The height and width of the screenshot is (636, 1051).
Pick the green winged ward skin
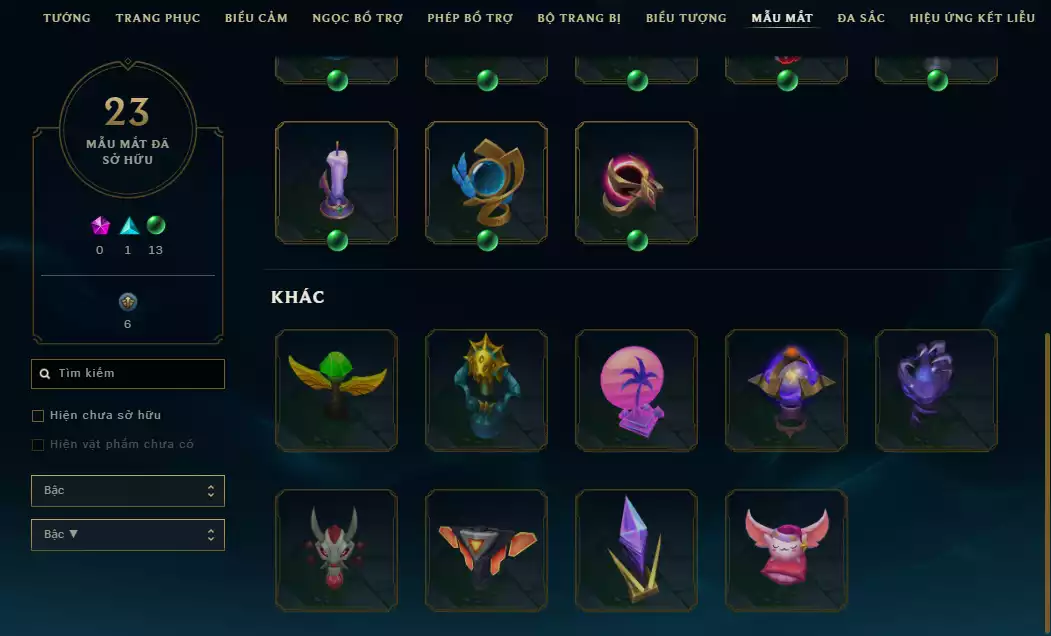pyautogui.click(x=336, y=390)
